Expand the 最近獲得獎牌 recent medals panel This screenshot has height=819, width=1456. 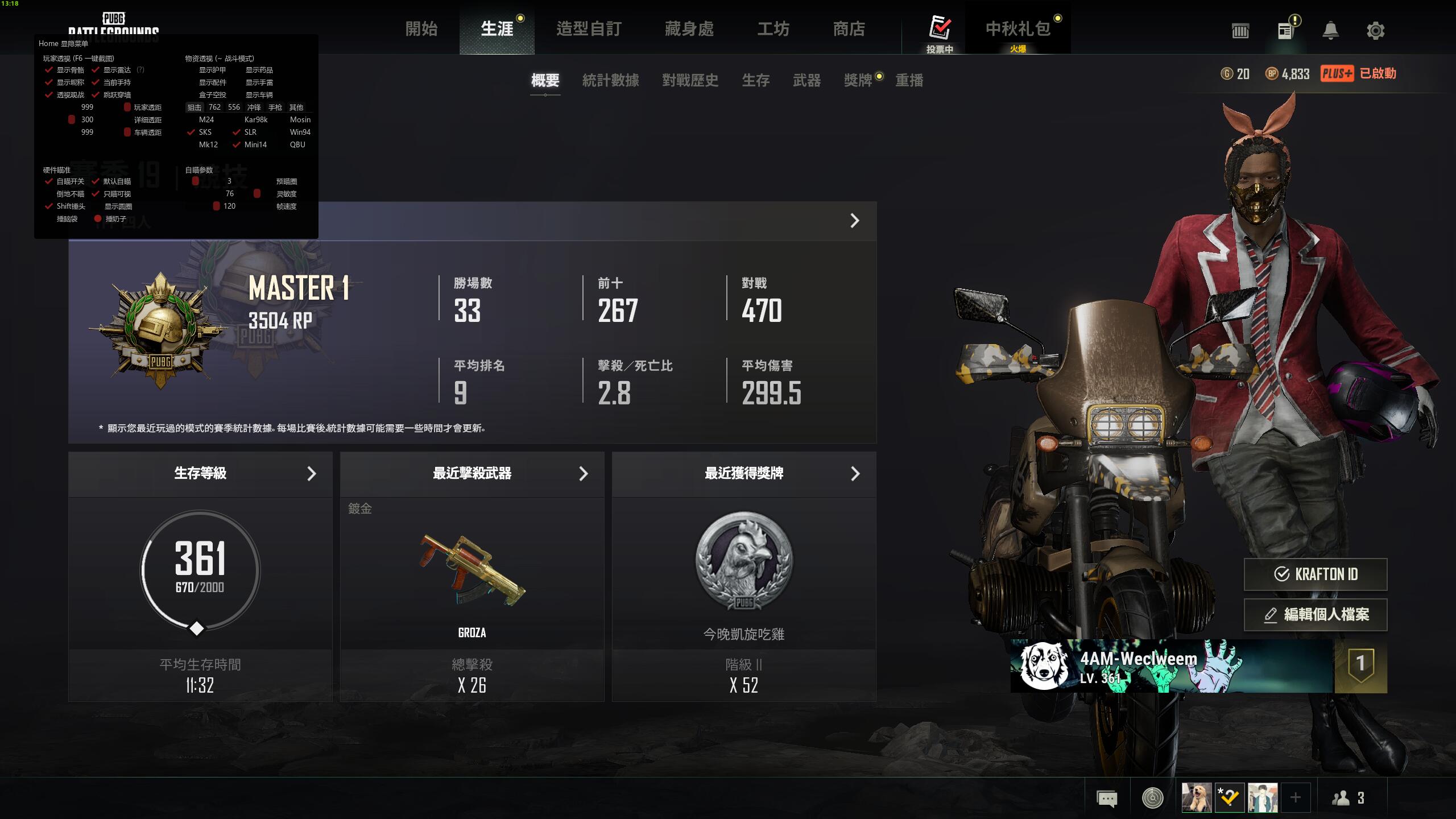tap(744, 474)
